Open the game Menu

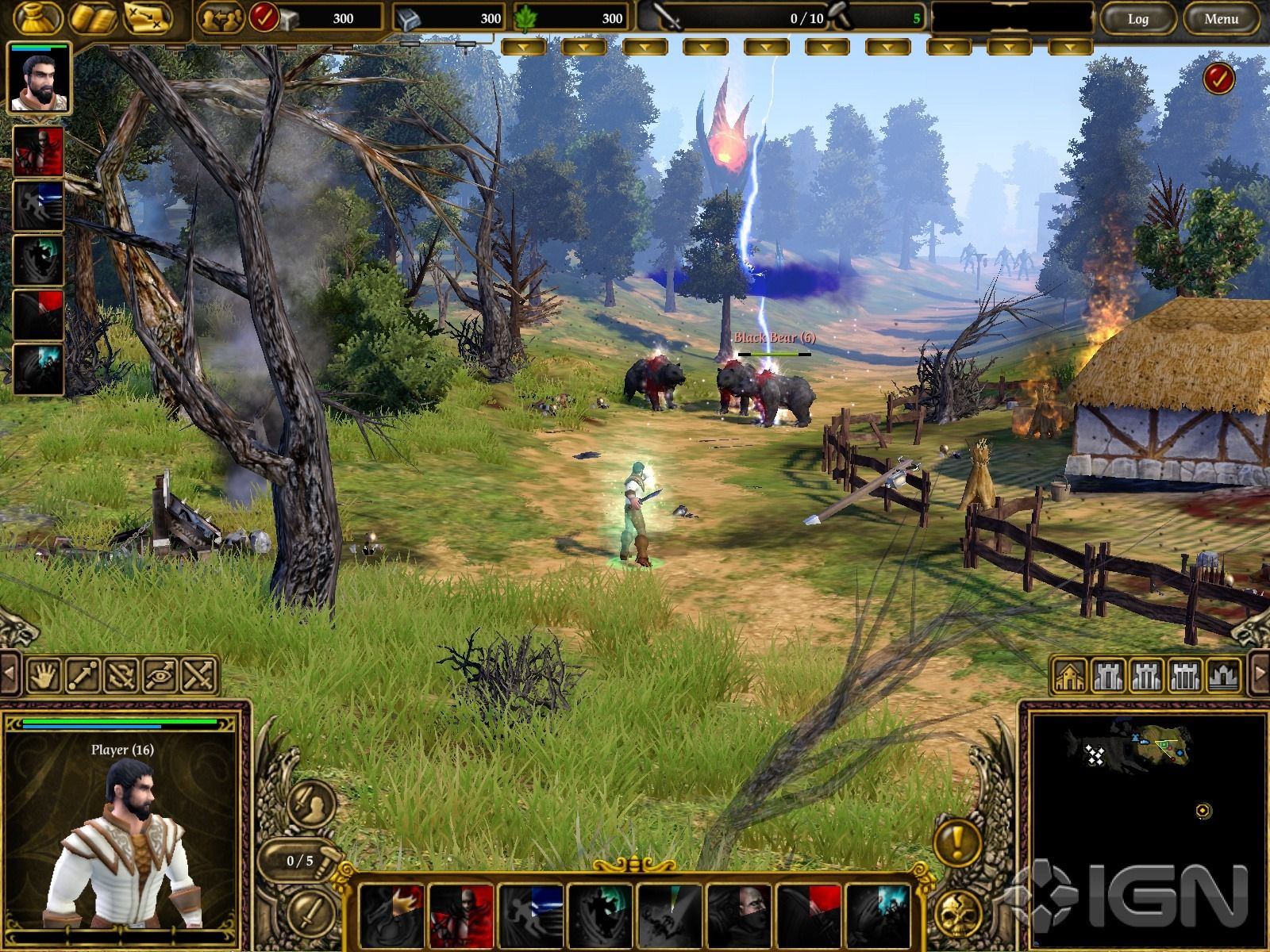click(1221, 18)
